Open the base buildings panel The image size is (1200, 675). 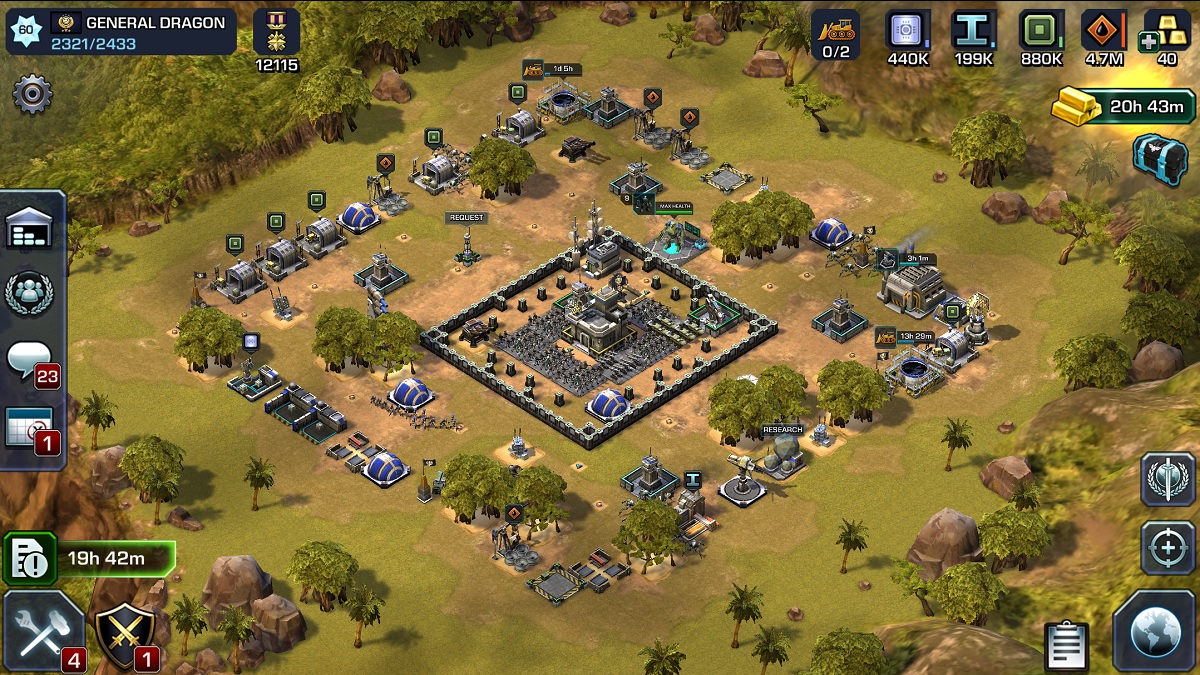point(31,231)
